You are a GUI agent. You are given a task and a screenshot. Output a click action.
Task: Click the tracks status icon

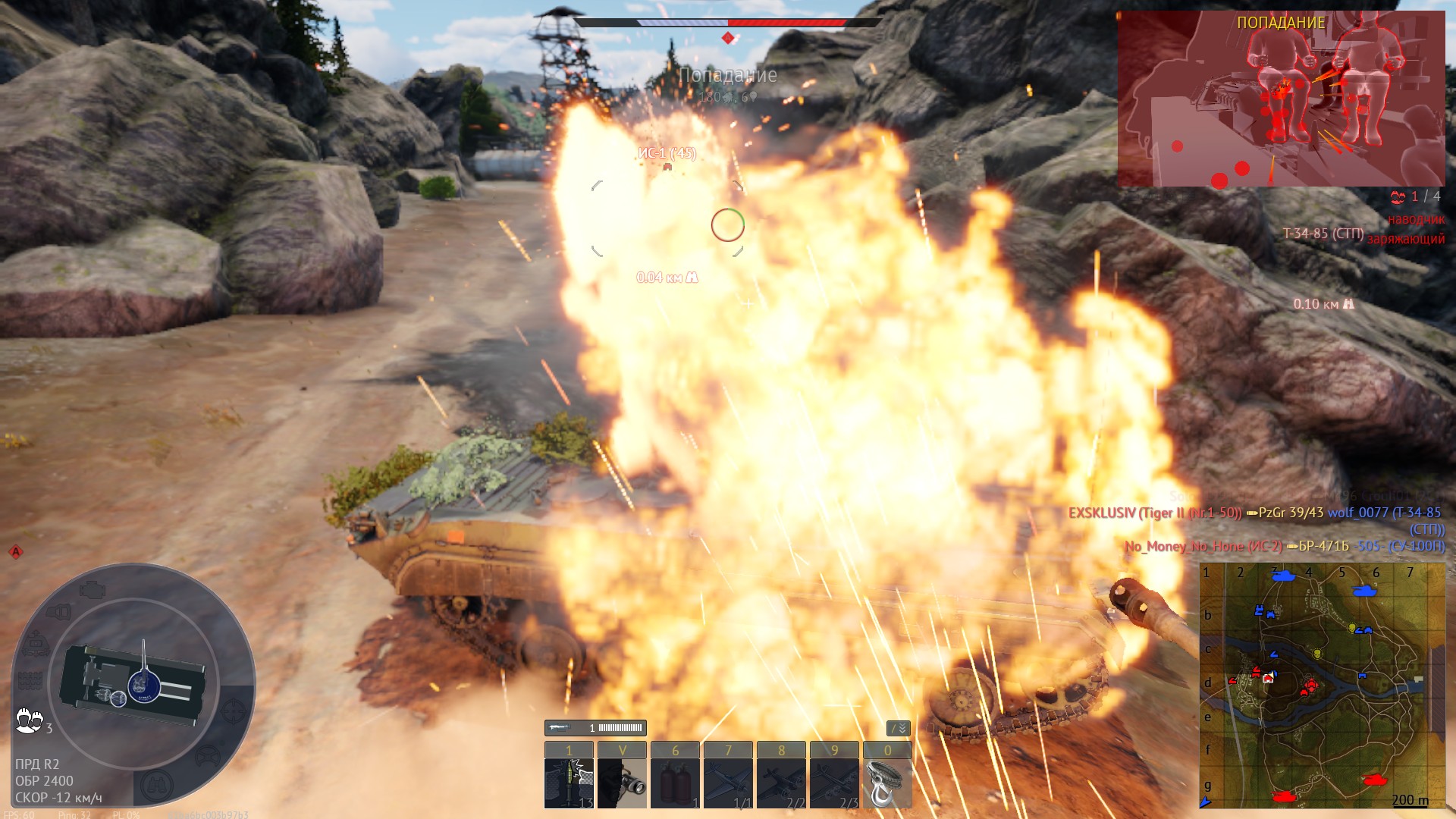pyautogui.click(x=29, y=681)
